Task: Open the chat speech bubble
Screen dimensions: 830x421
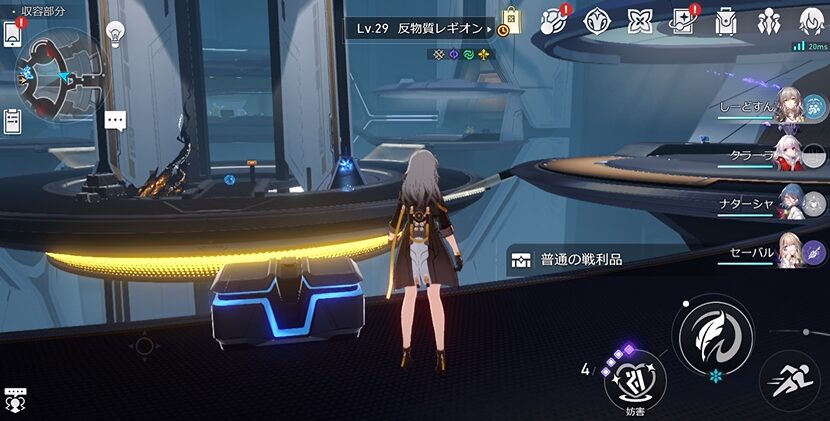Action: pyautogui.click(x=116, y=121)
